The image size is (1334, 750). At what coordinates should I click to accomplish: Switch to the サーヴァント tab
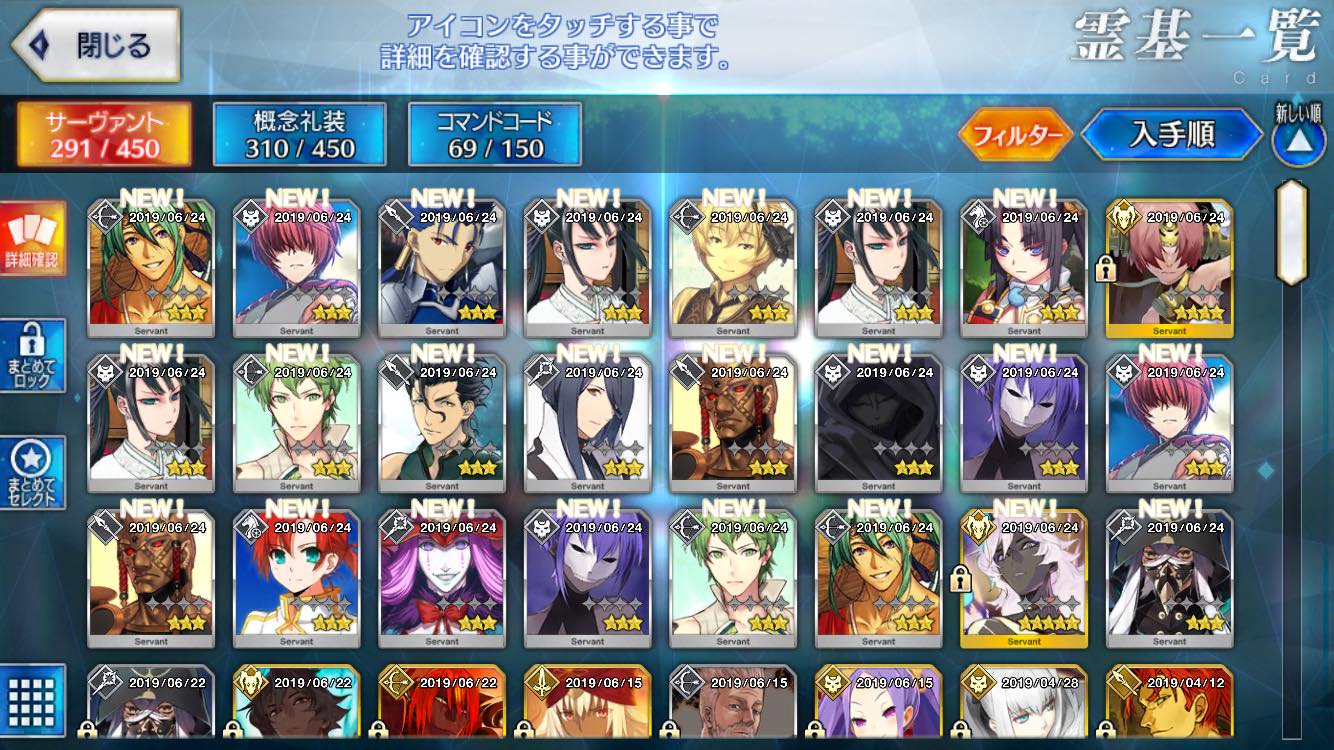[x=104, y=134]
